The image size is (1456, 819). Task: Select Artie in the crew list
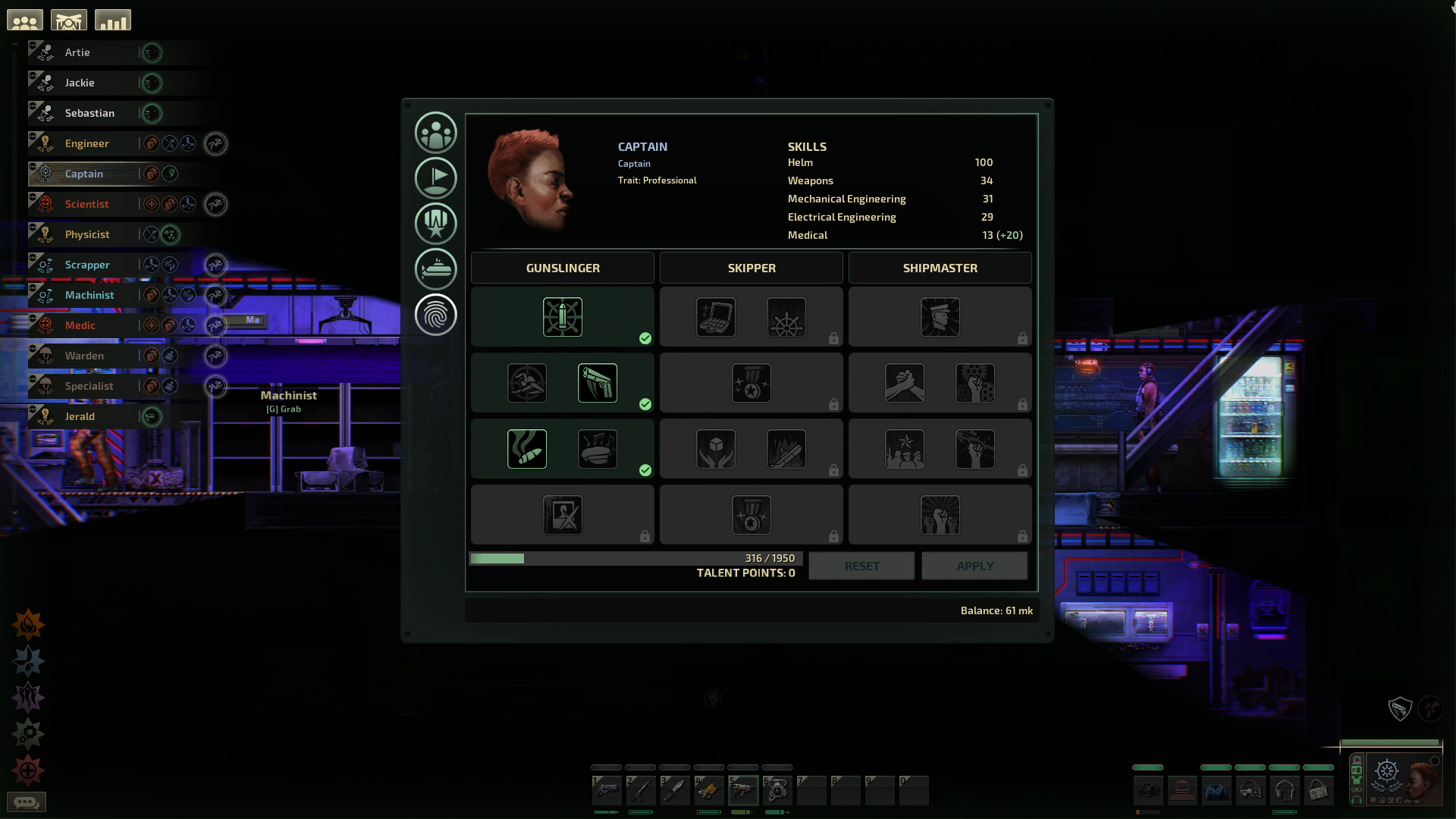(77, 52)
